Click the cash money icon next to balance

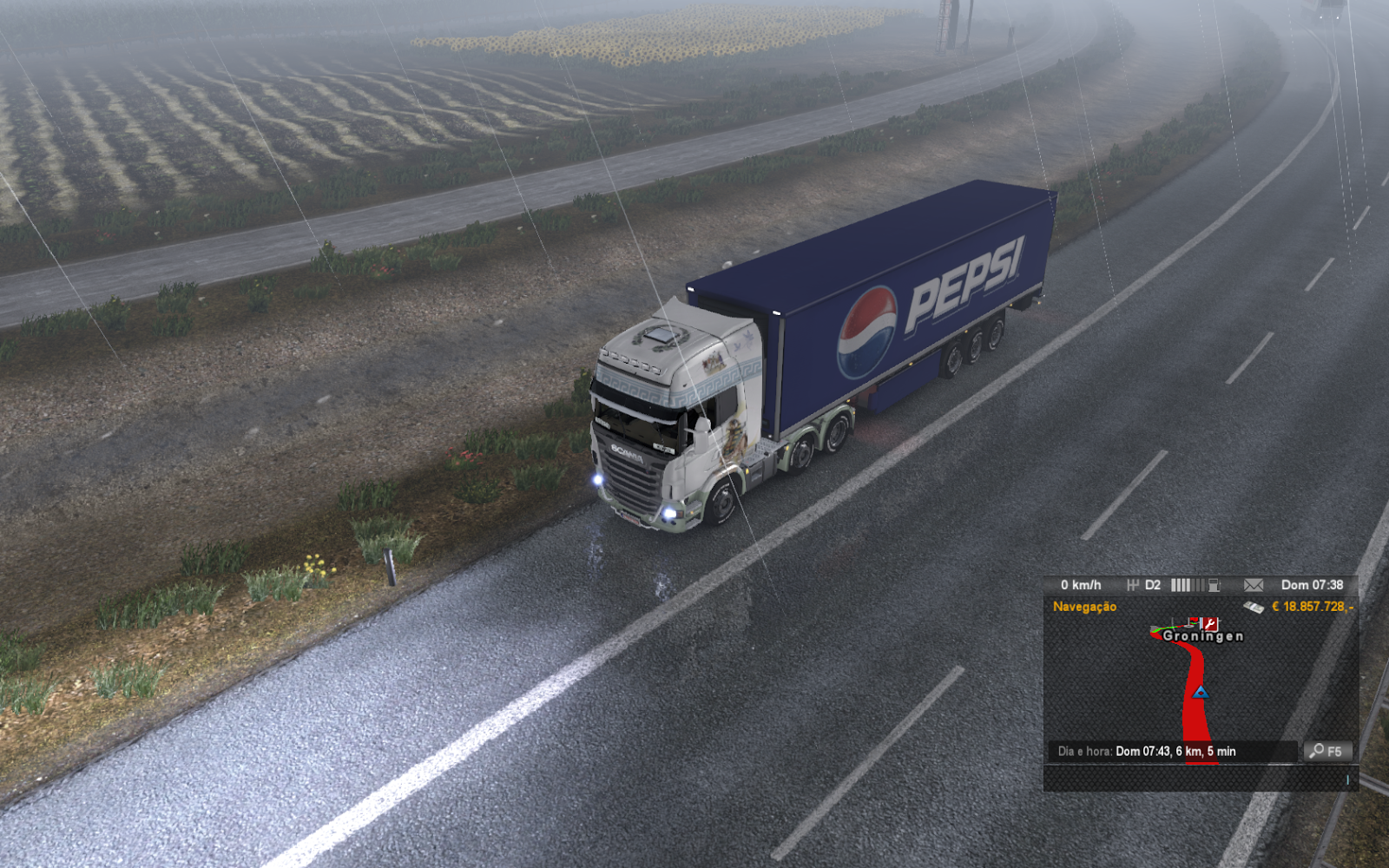1253,607
